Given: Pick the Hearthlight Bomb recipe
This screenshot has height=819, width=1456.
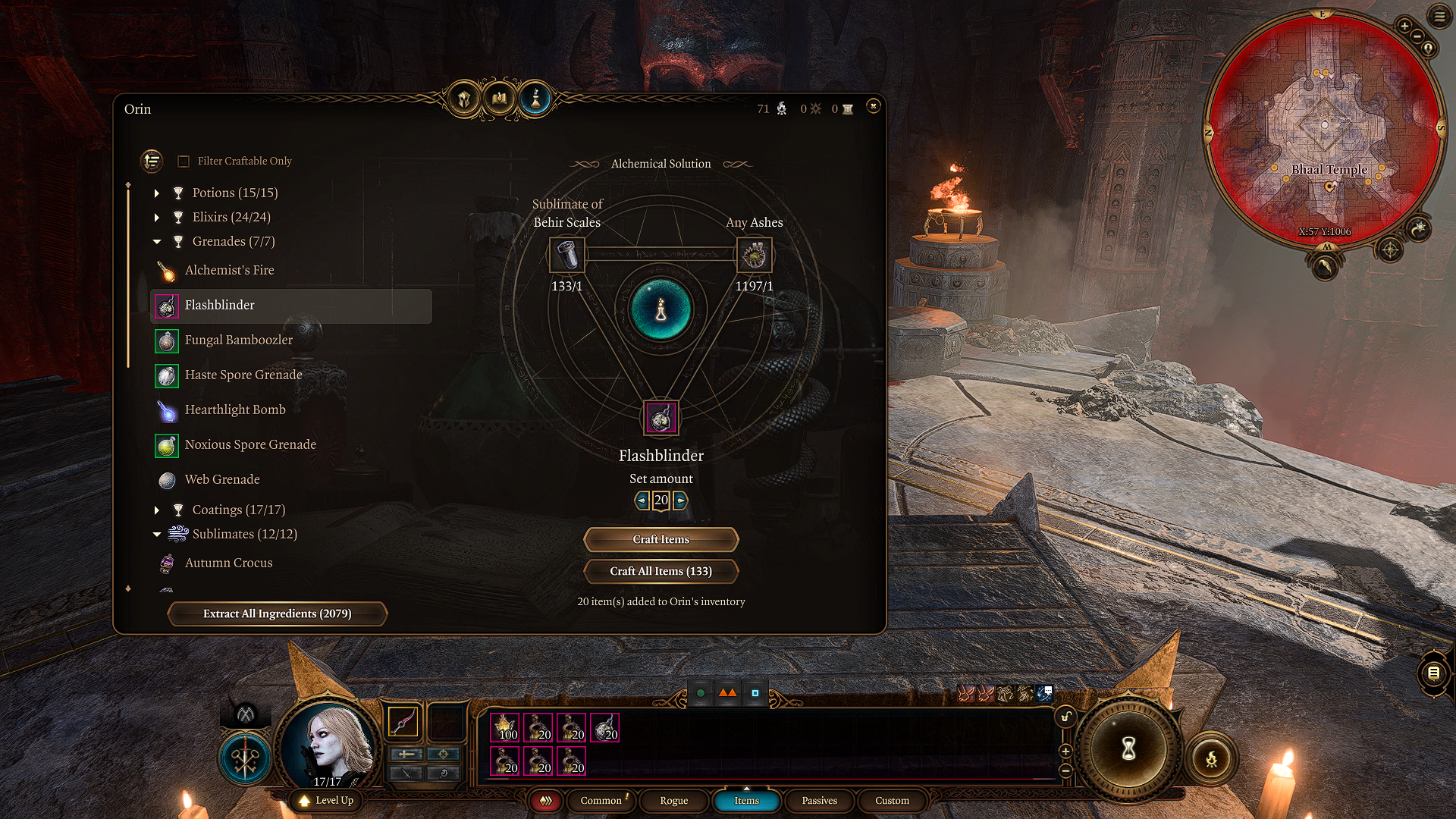Looking at the screenshot, I should click(235, 410).
